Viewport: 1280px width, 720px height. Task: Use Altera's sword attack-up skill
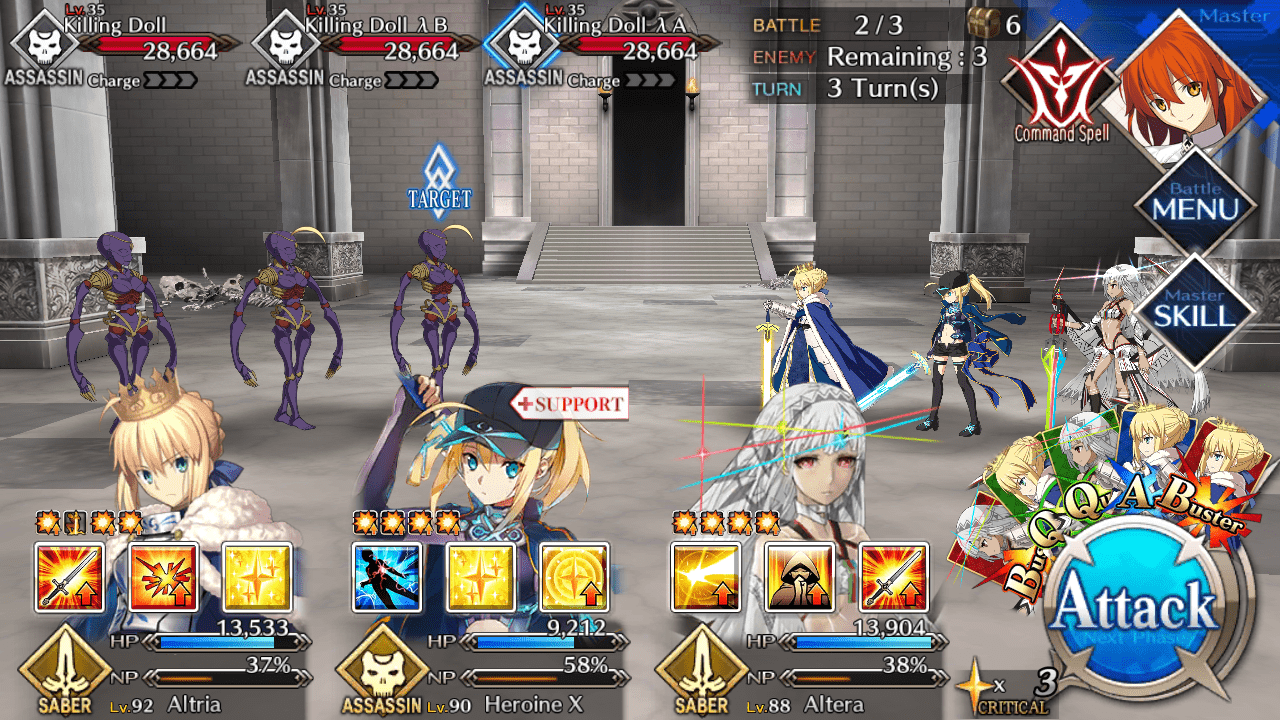(893, 577)
